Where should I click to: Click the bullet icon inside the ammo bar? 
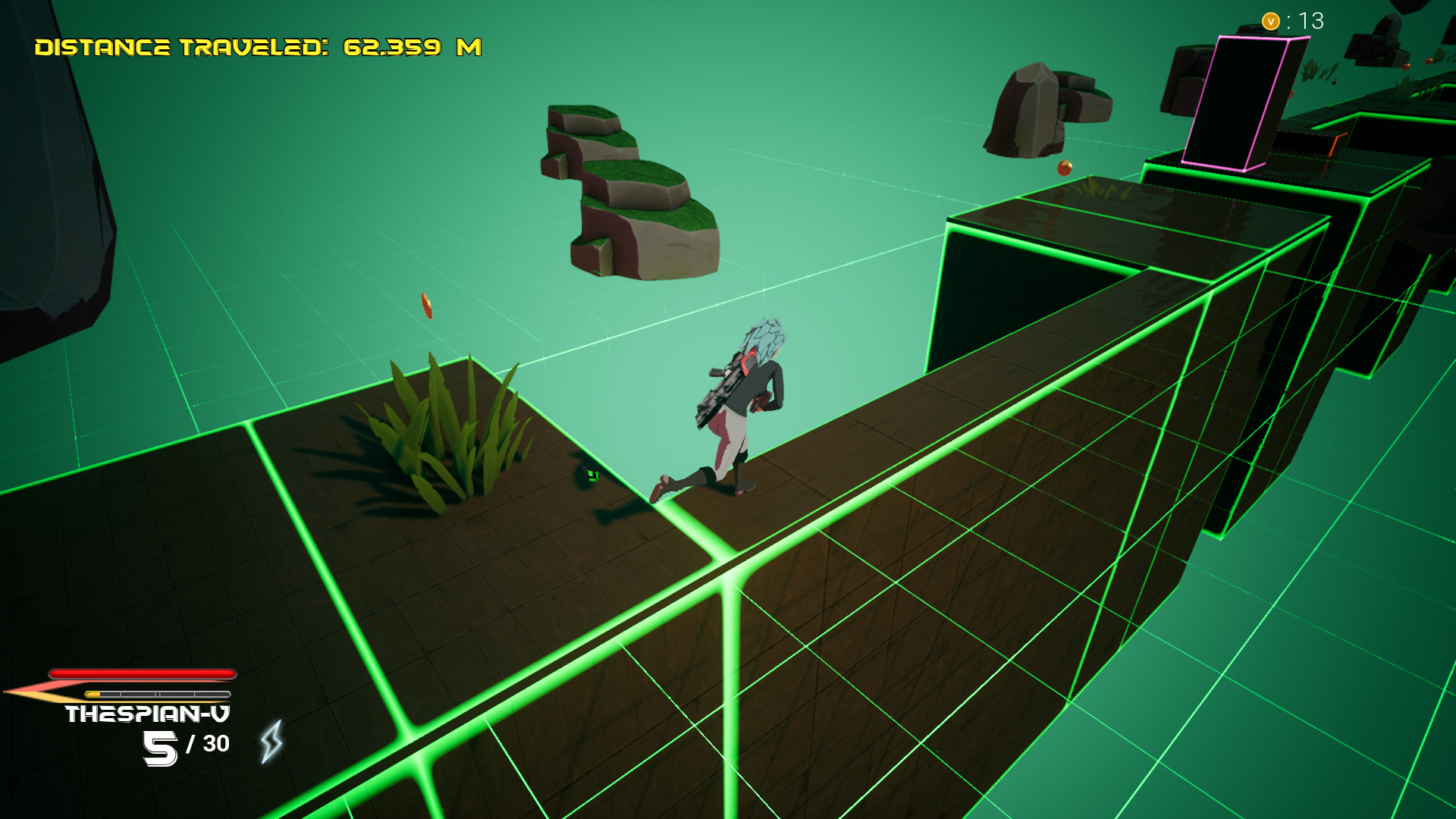[x=94, y=692]
